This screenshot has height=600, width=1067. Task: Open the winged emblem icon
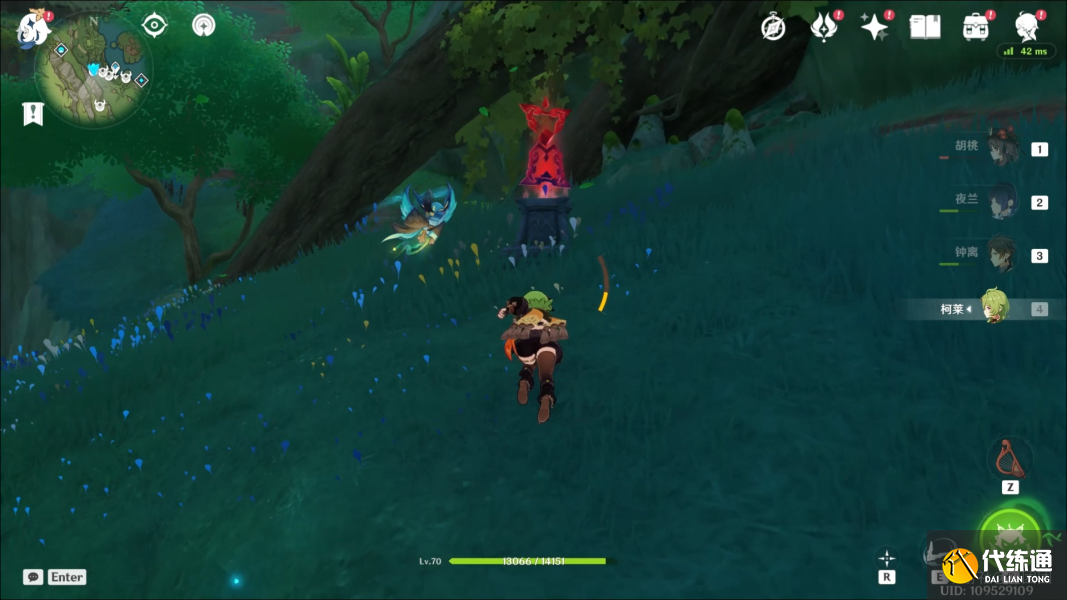pyautogui.click(x=824, y=27)
